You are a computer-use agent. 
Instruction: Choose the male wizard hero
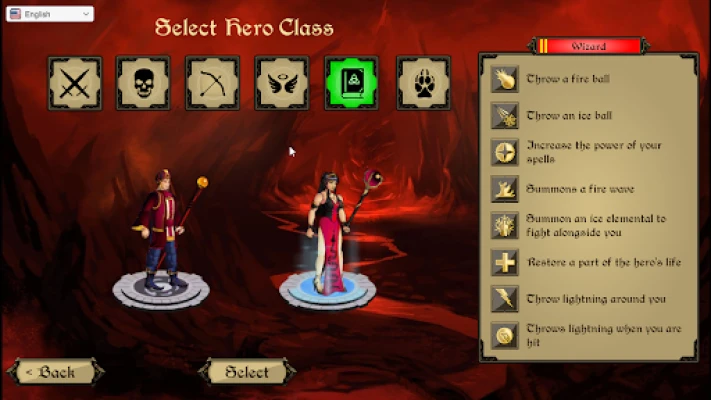coord(159,235)
